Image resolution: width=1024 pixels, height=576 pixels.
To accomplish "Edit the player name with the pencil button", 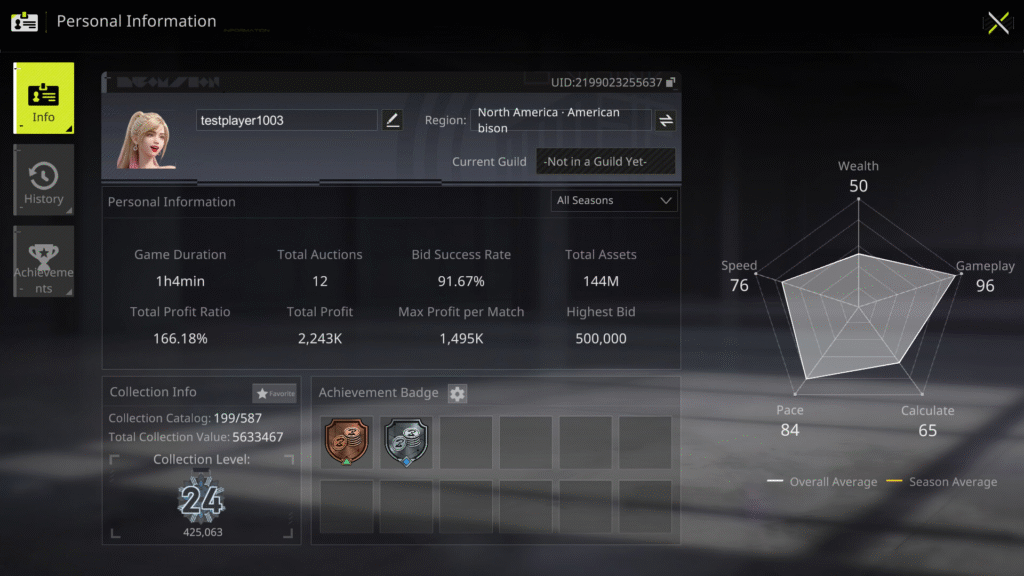I will coord(392,120).
